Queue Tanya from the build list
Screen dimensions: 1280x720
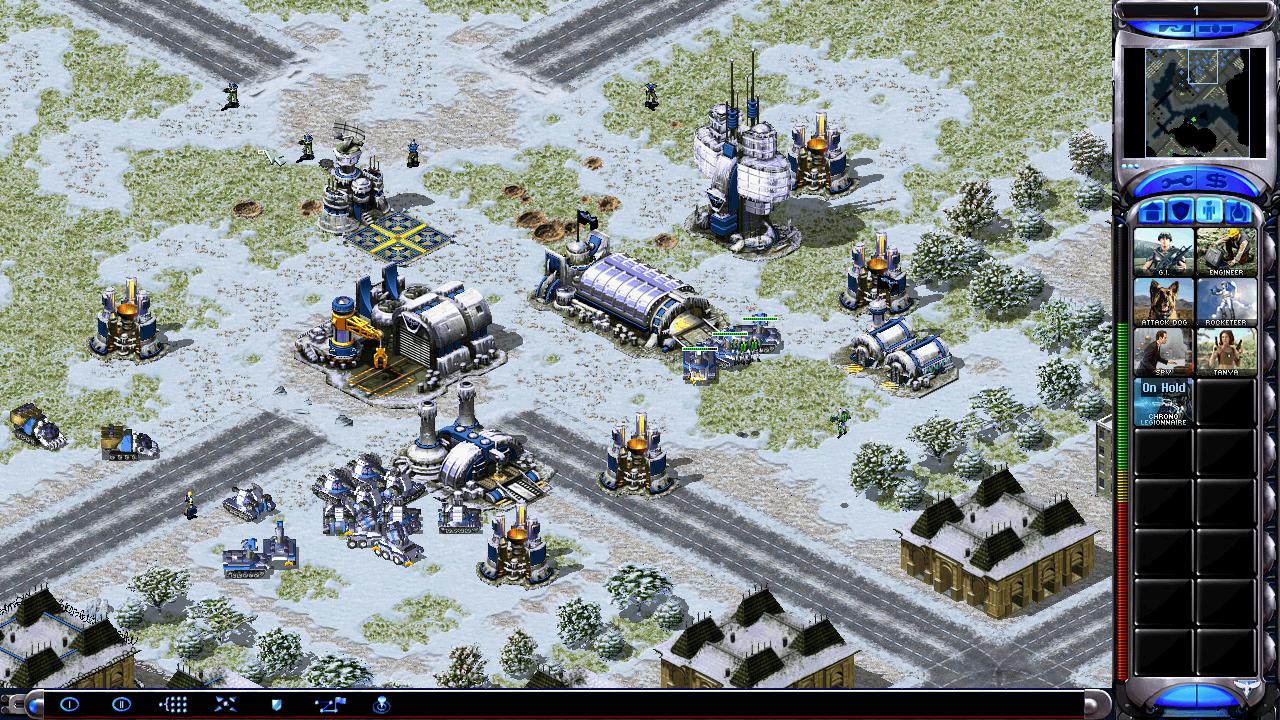tap(1226, 351)
